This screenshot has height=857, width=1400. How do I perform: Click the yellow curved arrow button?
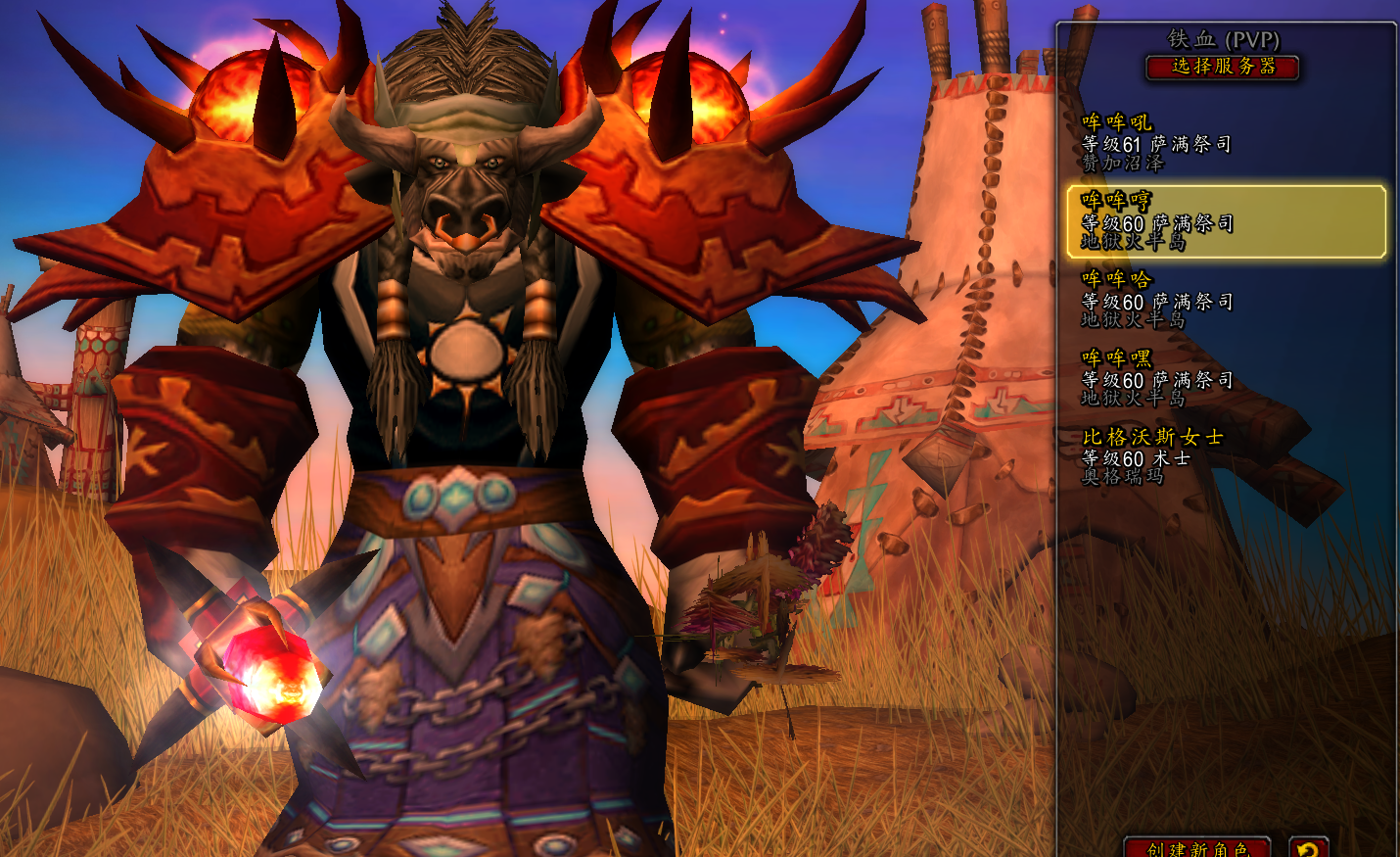(x=1308, y=847)
